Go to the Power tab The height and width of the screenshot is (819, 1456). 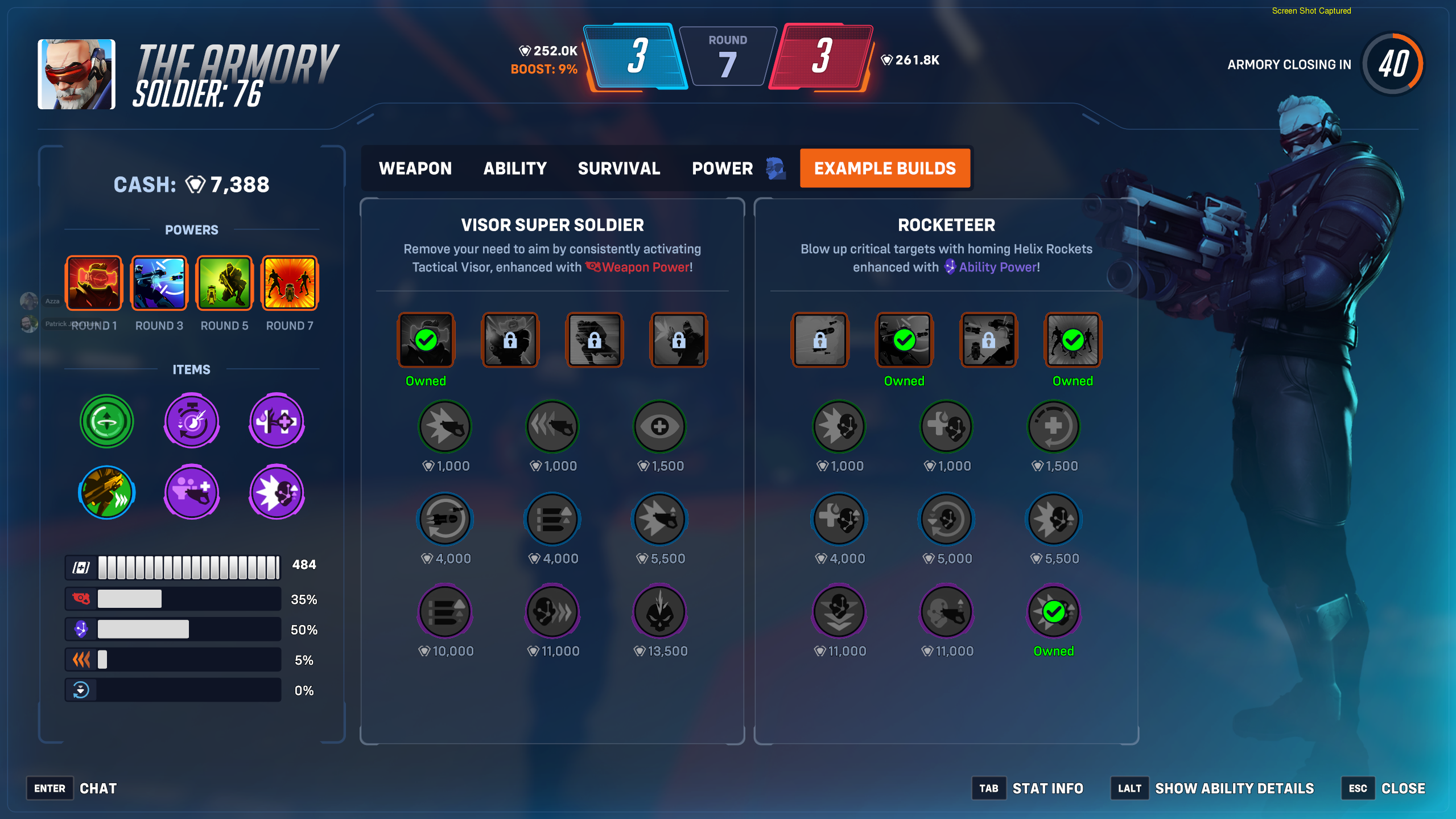tap(722, 168)
